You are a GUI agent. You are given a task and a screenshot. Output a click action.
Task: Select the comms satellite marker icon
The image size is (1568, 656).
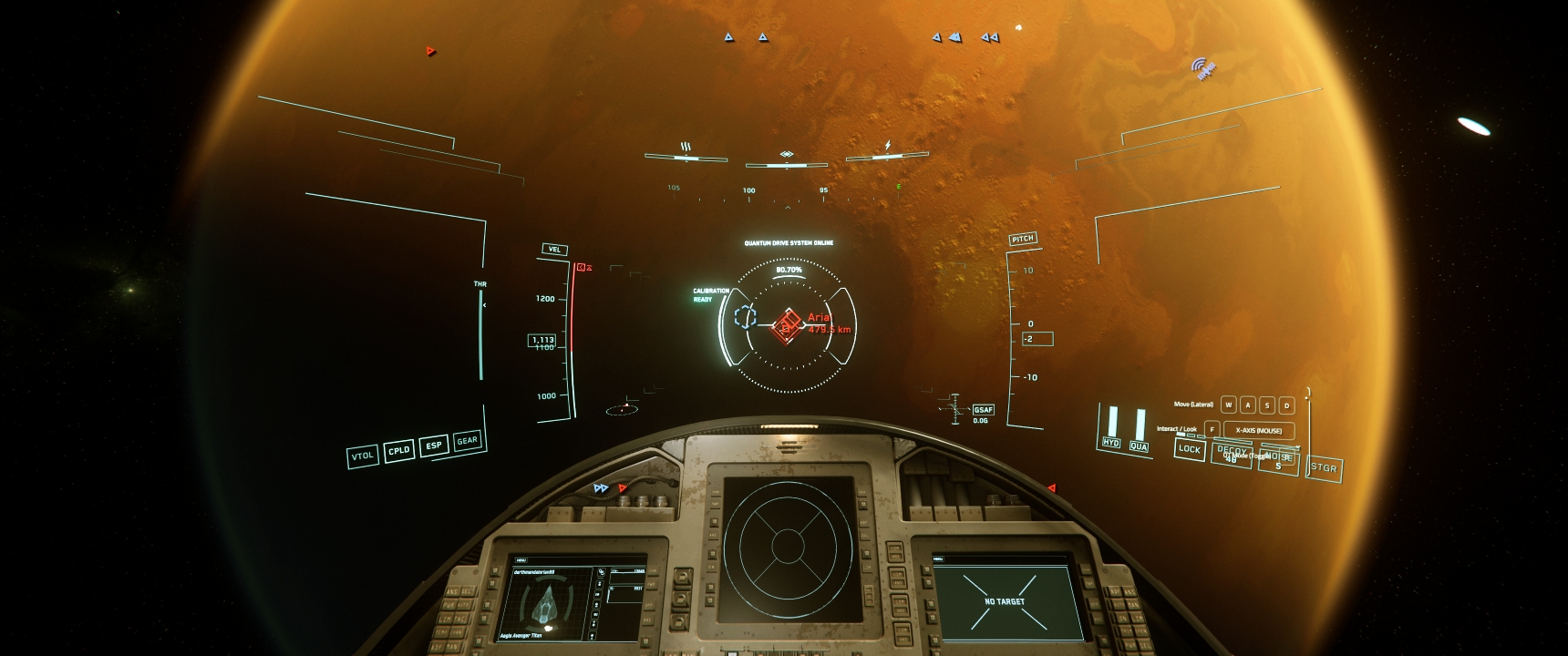tap(1204, 68)
